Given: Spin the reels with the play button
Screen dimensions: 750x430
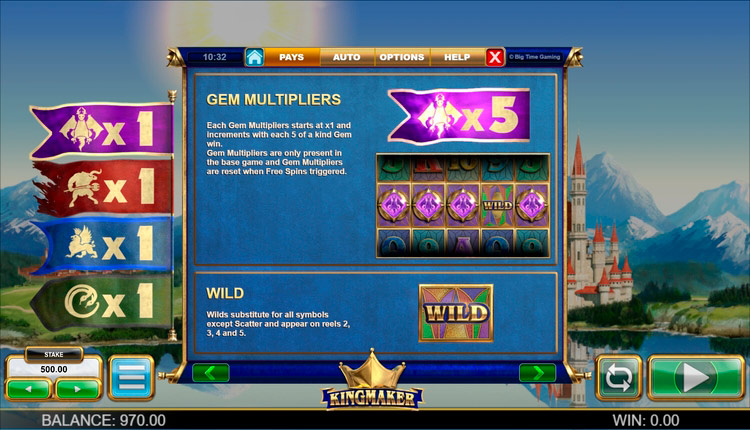Looking at the screenshot, I should point(695,378).
